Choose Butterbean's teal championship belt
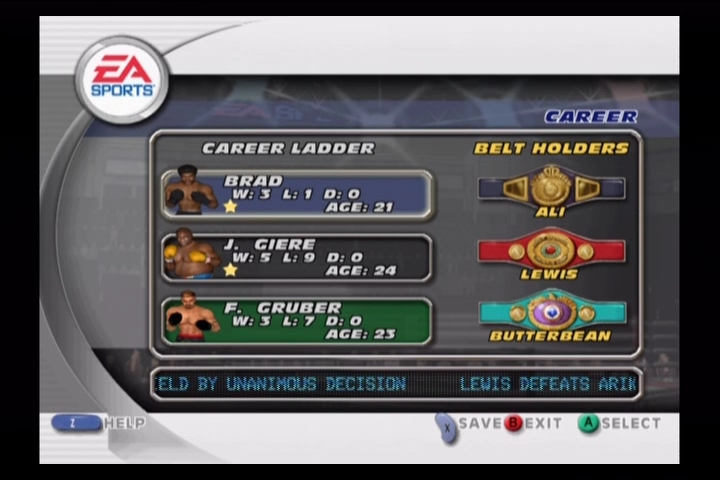 point(551,311)
